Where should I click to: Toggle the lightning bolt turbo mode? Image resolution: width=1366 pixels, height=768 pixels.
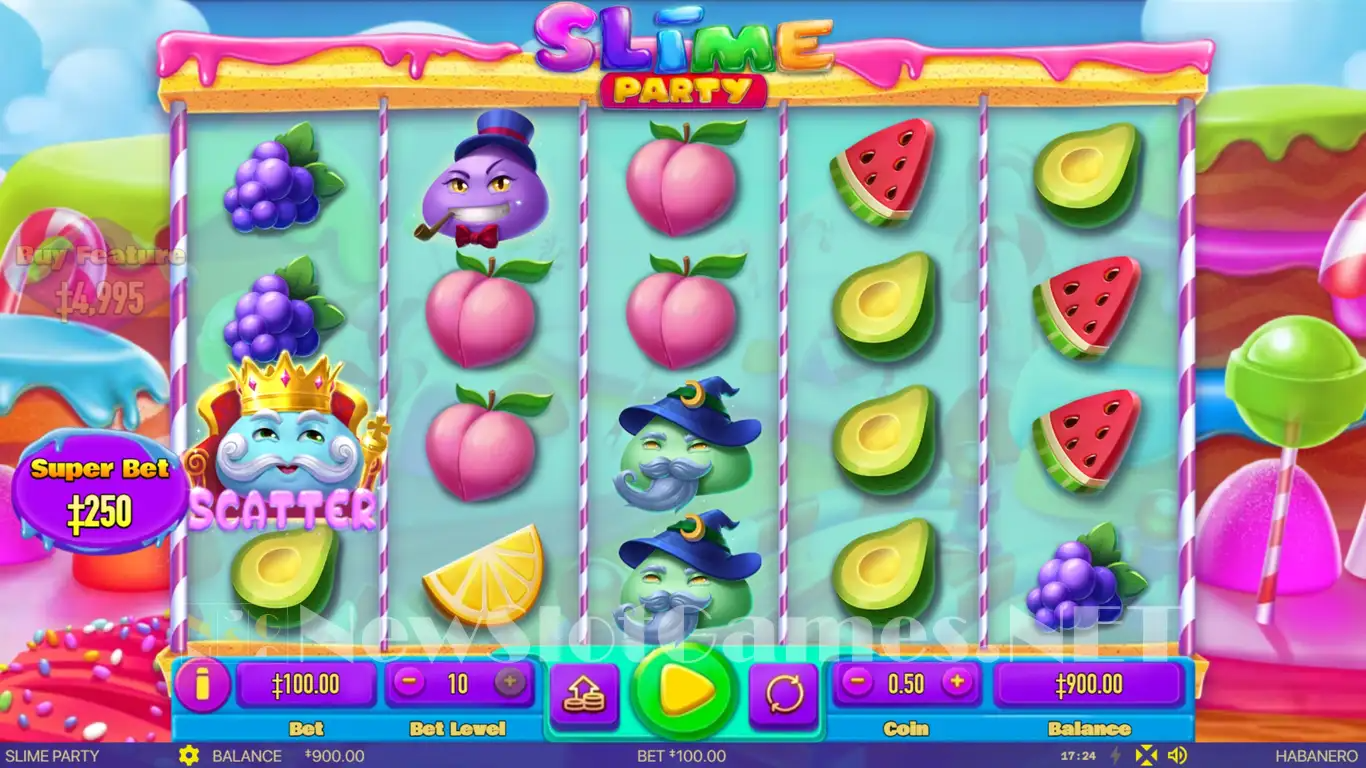(1117, 756)
